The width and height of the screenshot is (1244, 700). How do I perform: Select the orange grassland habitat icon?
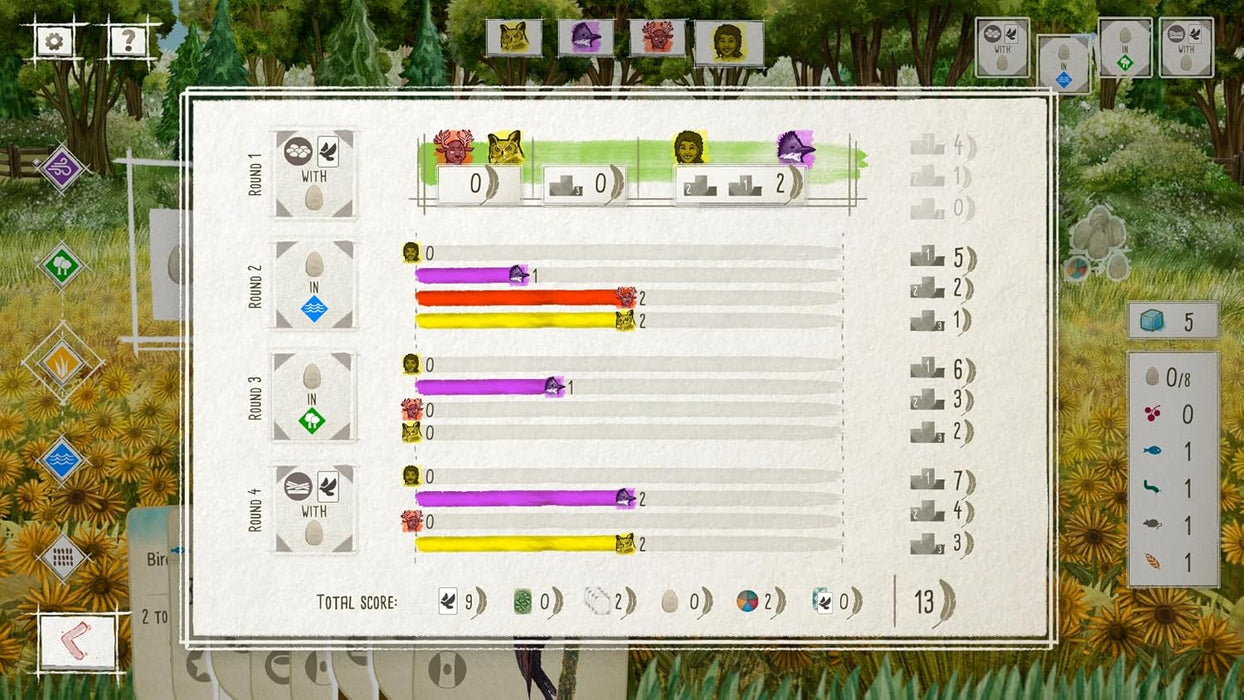pos(62,361)
